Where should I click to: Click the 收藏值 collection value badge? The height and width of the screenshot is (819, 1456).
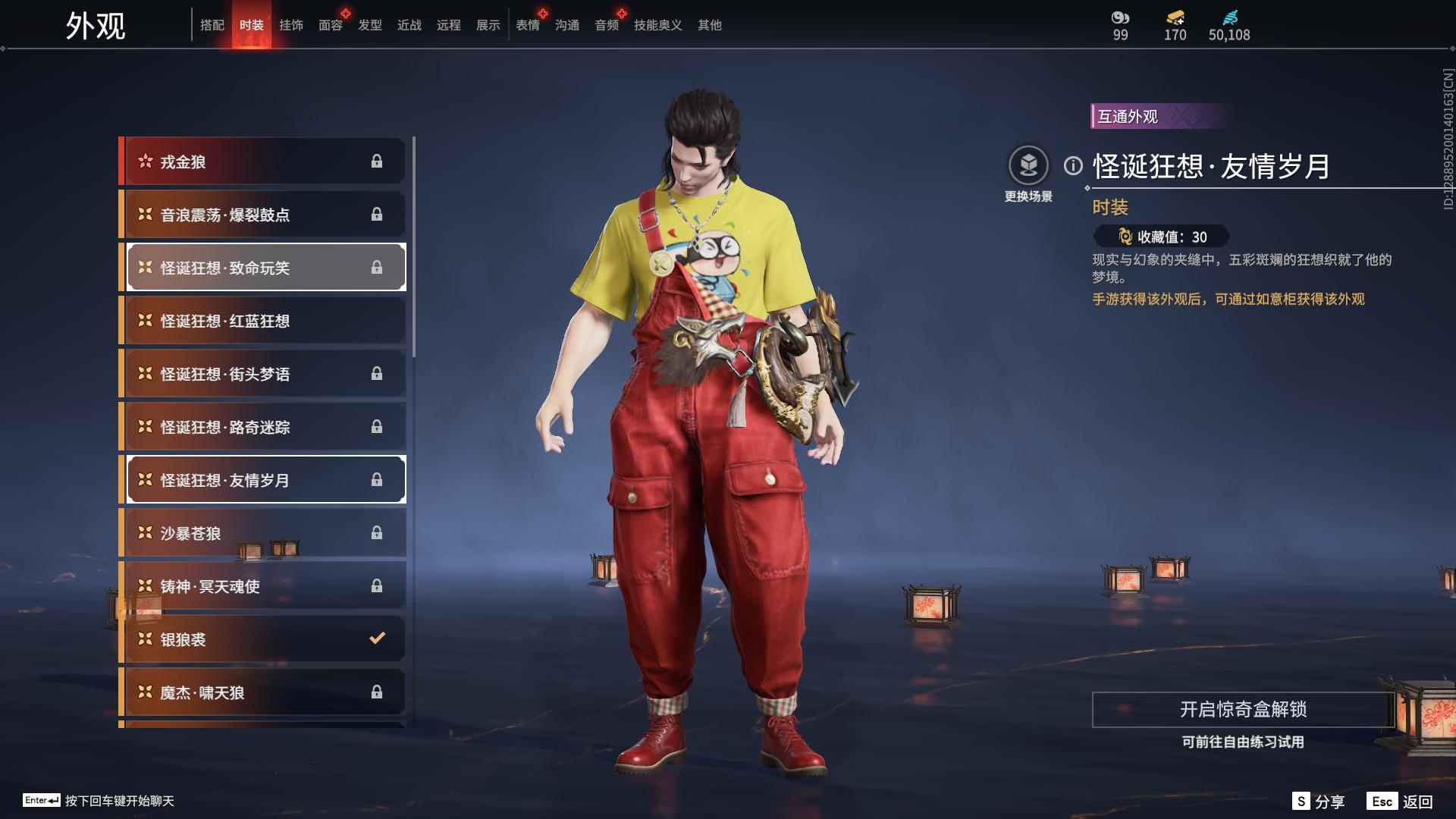(1160, 236)
